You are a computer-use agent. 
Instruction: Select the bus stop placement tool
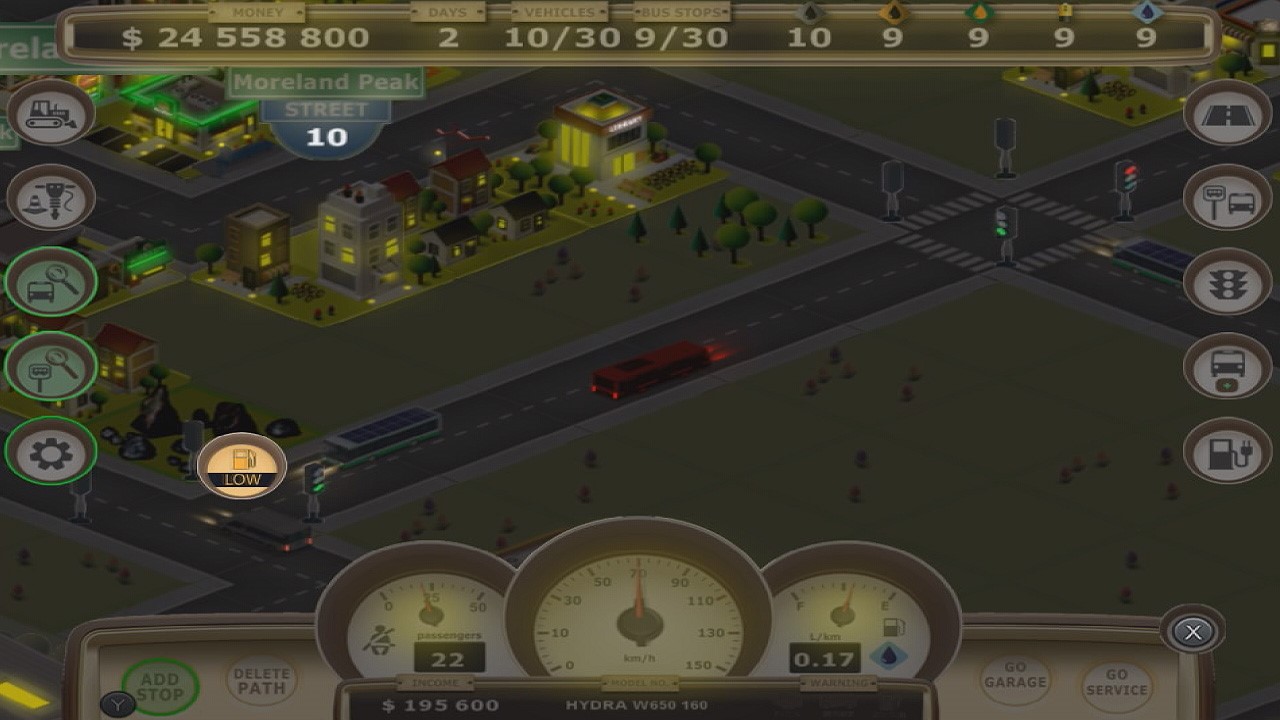point(1227,197)
